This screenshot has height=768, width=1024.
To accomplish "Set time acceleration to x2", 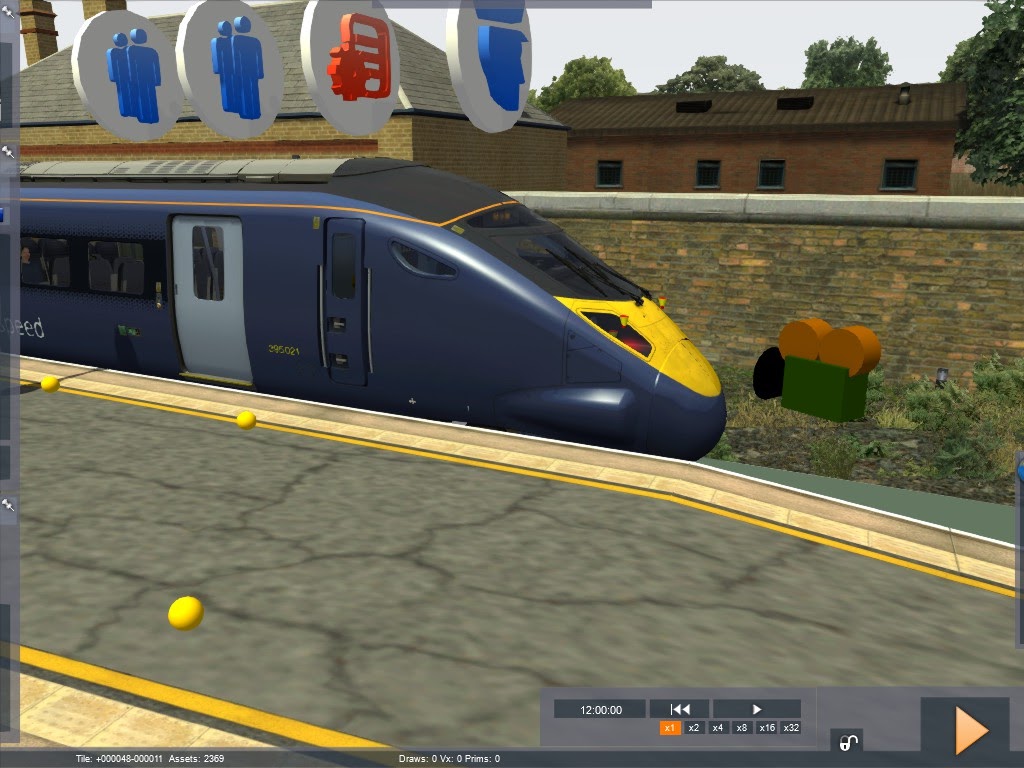I will 694,728.
